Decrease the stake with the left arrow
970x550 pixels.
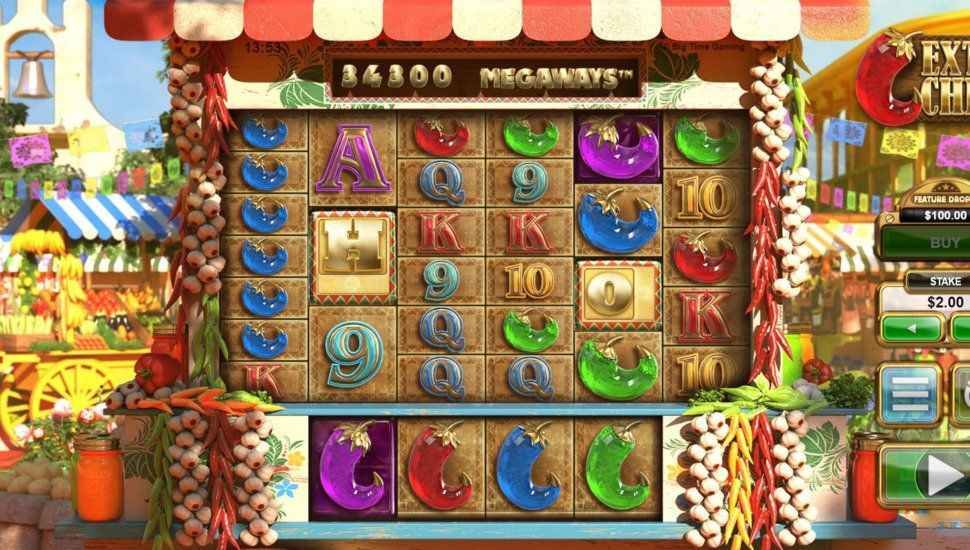click(x=910, y=328)
